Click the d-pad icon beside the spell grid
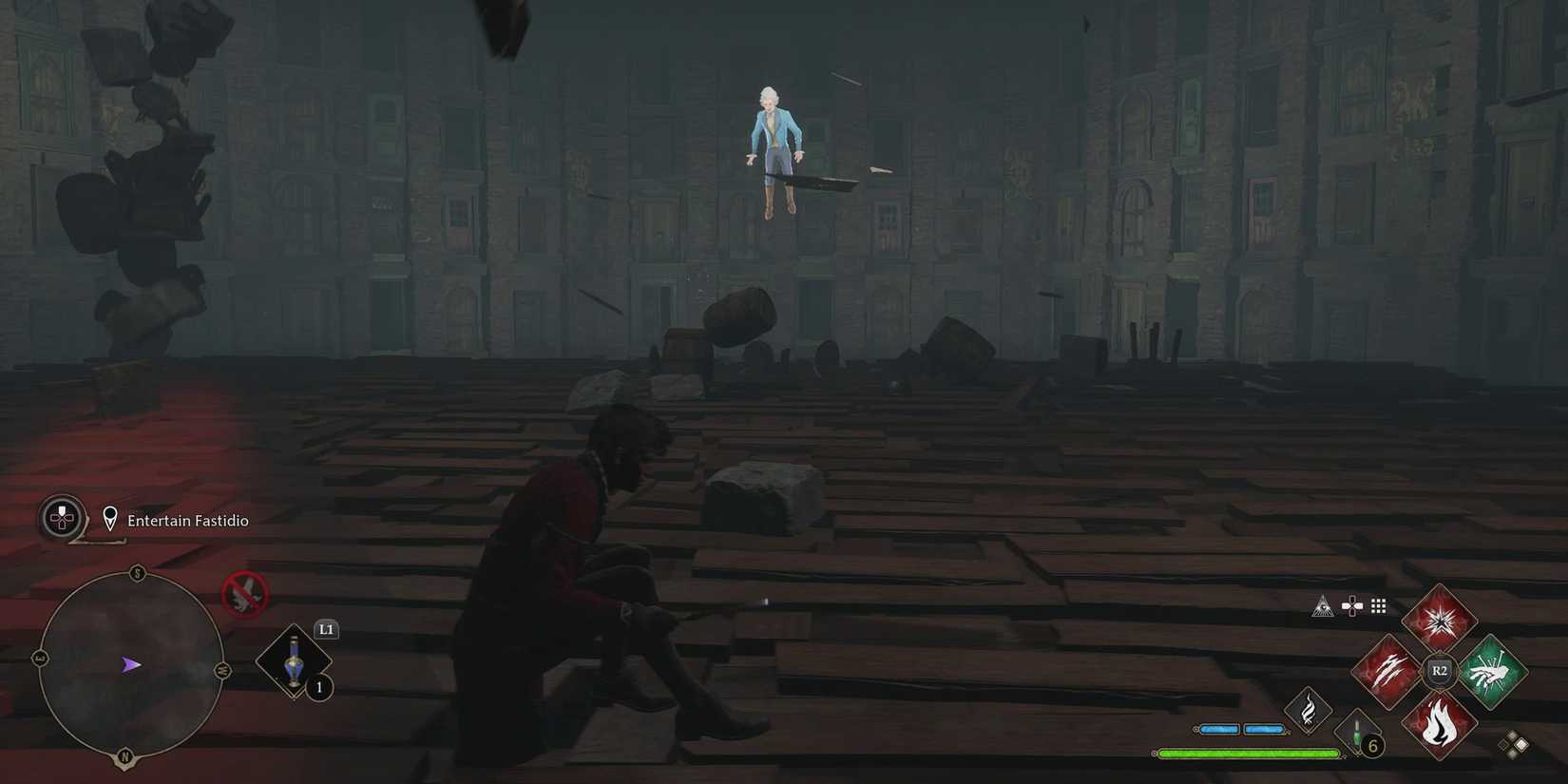 [x=1350, y=605]
